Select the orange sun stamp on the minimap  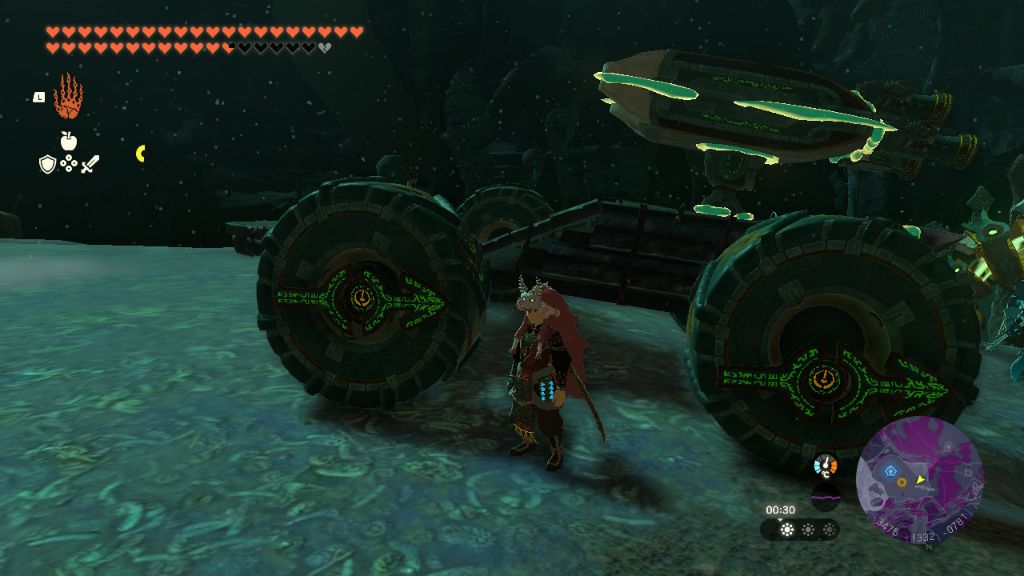[x=901, y=483]
